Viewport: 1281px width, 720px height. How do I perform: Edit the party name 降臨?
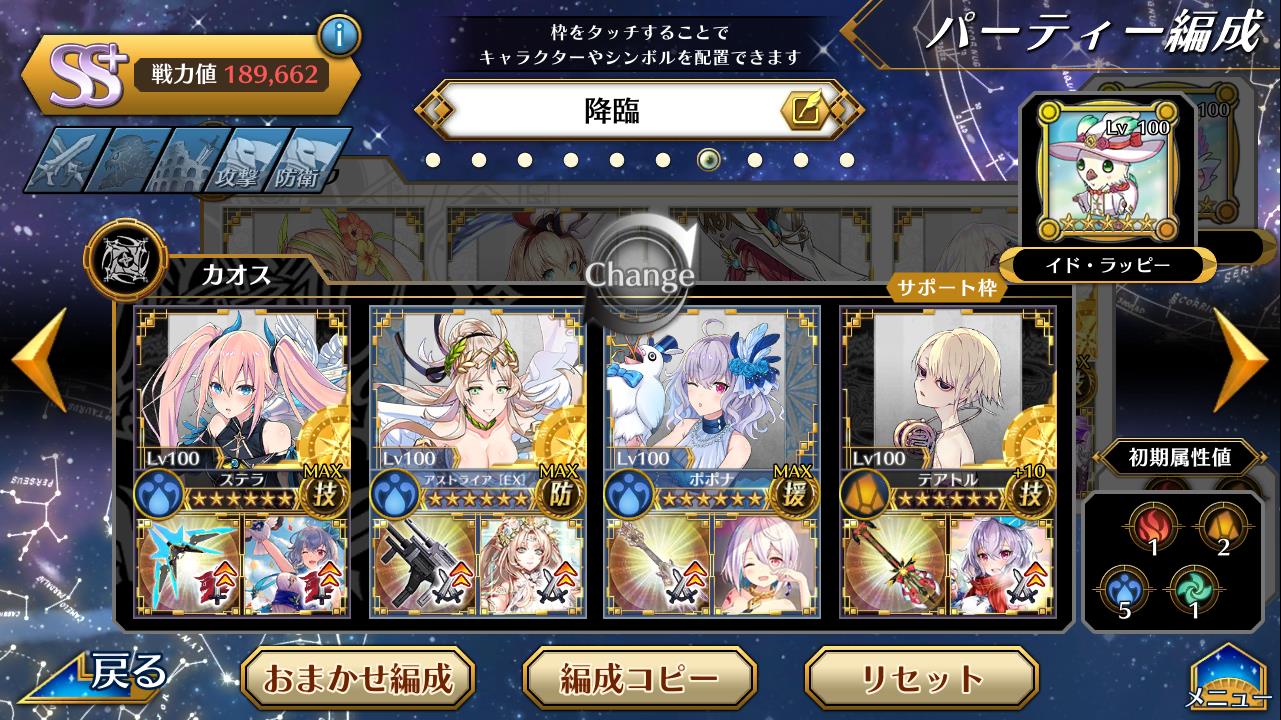[x=805, y=110]
